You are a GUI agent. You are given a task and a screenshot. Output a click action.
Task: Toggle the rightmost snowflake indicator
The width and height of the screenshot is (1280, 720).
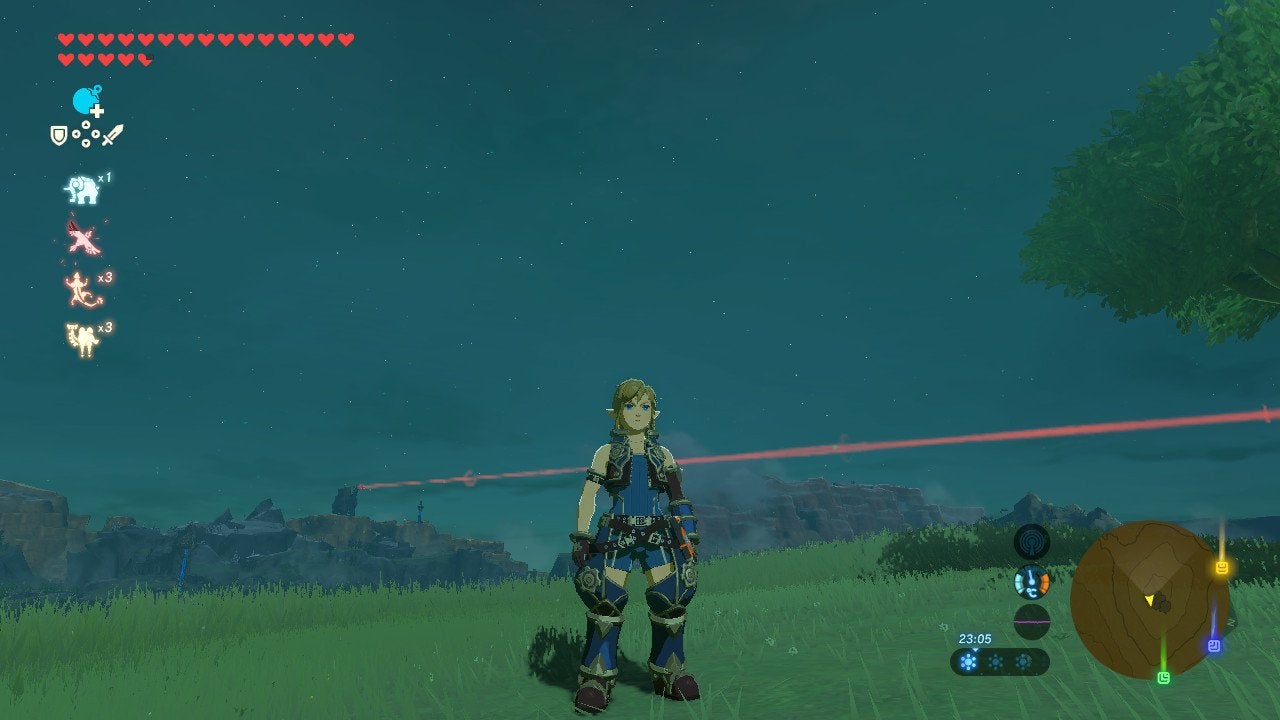tap(1023, 661)
